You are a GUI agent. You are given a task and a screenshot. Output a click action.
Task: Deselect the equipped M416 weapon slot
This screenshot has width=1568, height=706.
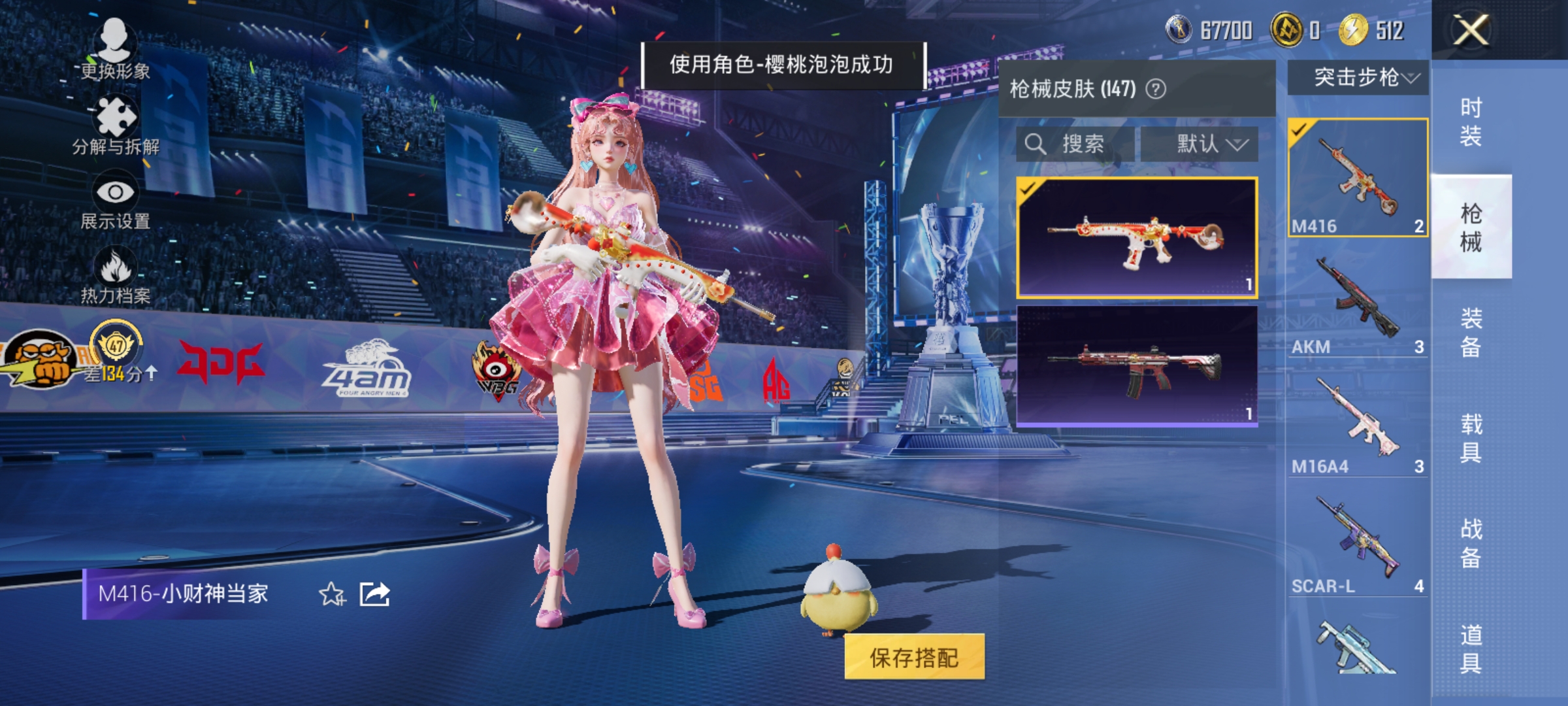1356,177
